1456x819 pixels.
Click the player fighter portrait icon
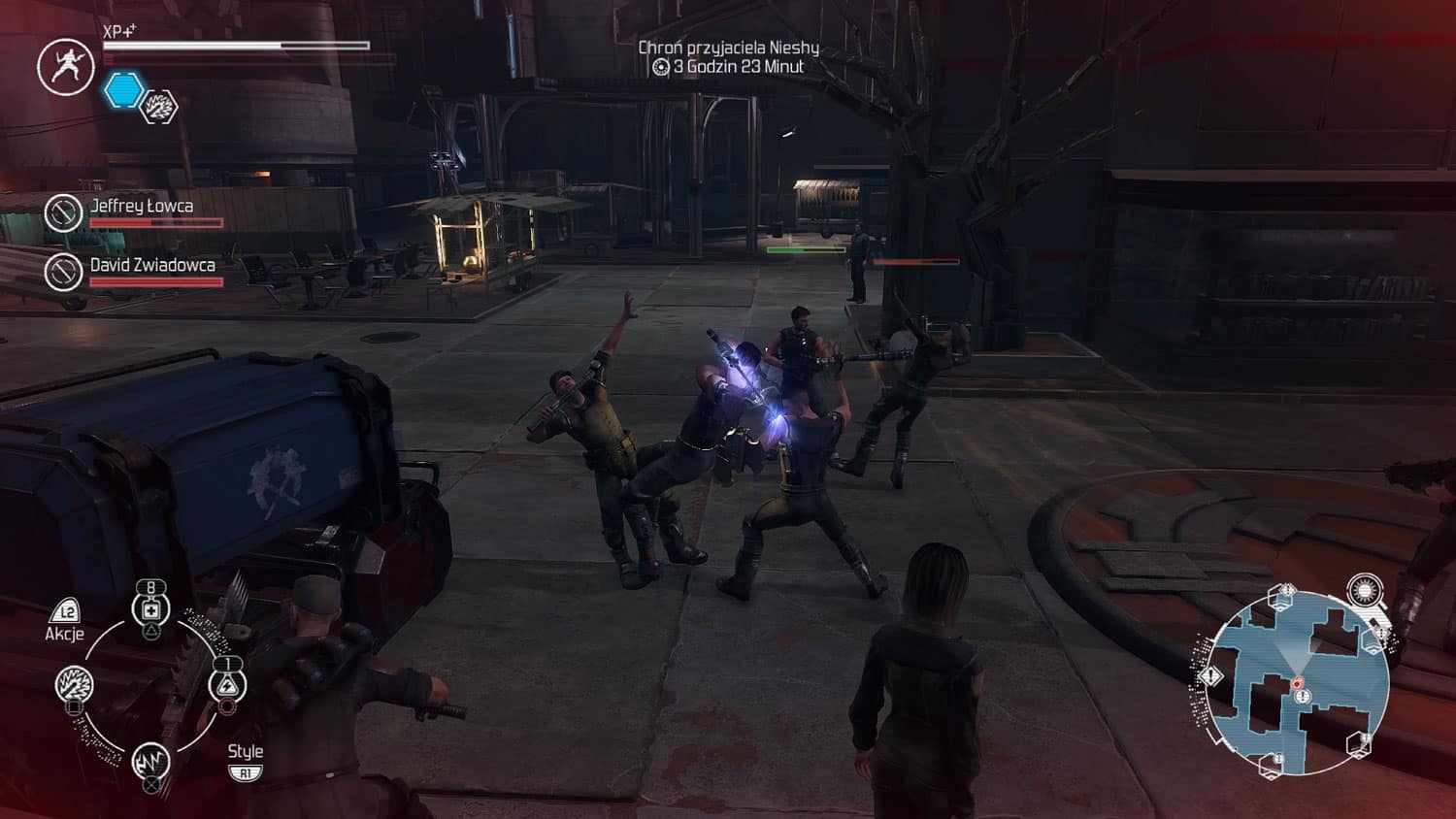click(x=65, y=66)
